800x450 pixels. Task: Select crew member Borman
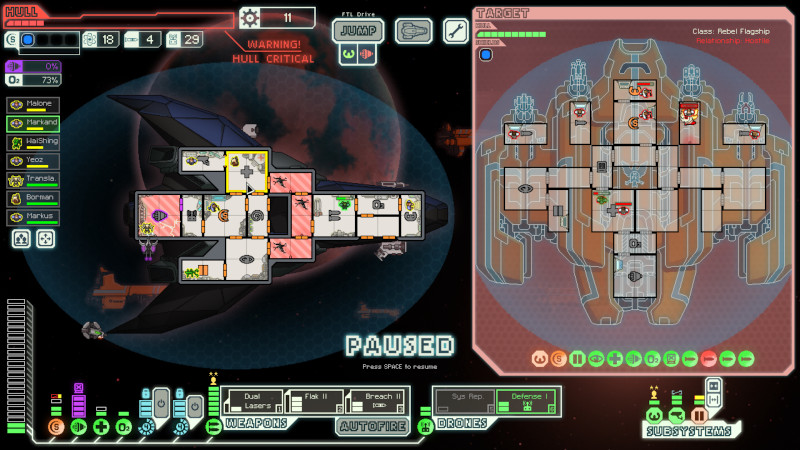tap(33, 198)
